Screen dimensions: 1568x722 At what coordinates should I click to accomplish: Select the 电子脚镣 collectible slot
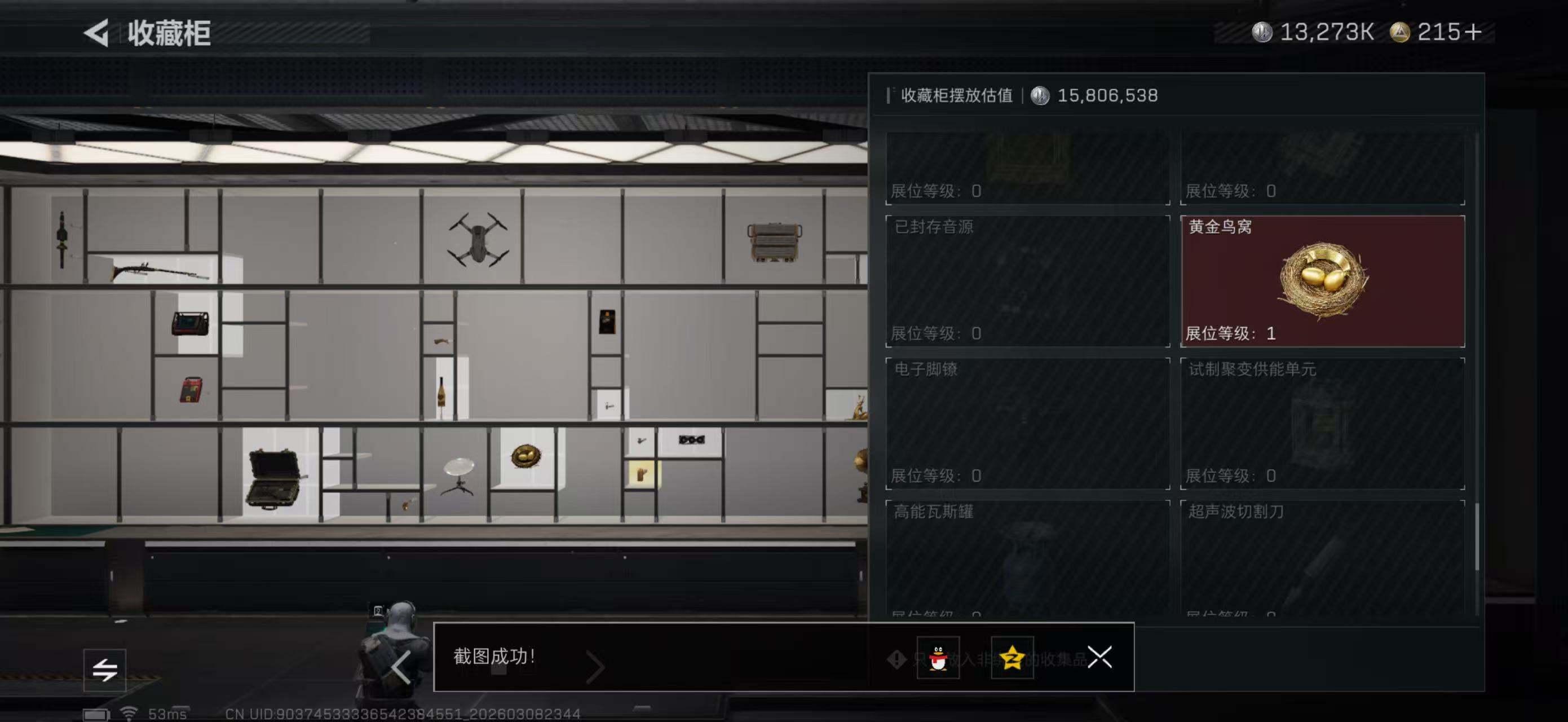(1026, 423)
